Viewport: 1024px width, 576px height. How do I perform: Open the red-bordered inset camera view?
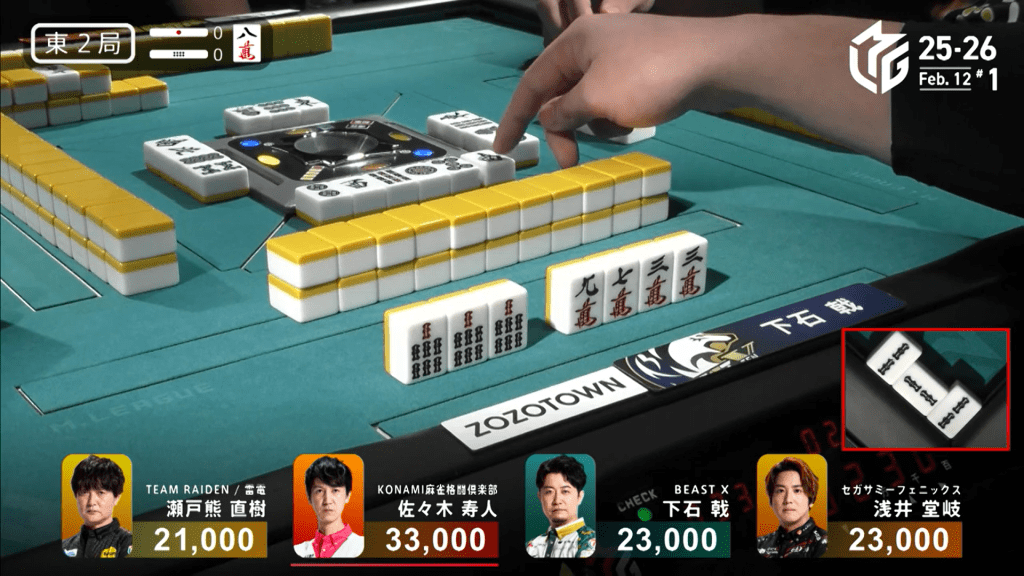tap(926, 389)
